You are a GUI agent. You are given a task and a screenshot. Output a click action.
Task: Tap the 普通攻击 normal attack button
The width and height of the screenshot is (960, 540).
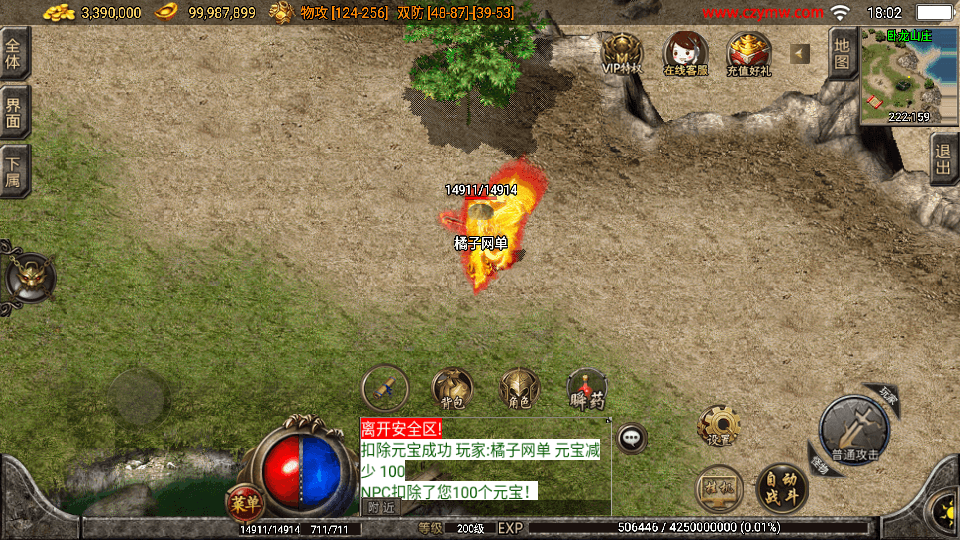point(854,431)
